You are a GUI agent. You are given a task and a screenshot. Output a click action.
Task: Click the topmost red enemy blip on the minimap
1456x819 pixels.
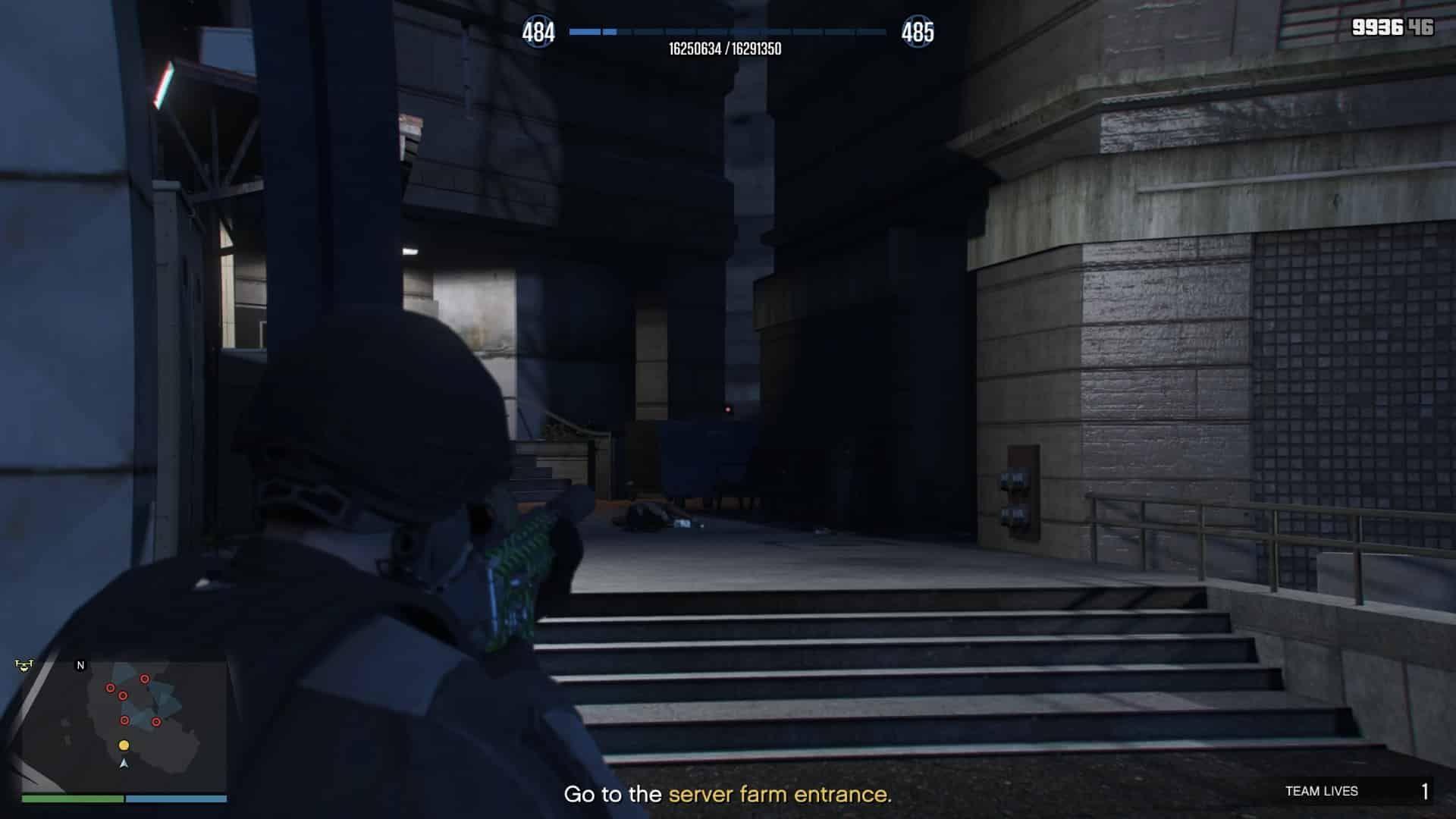pos(145,679)
